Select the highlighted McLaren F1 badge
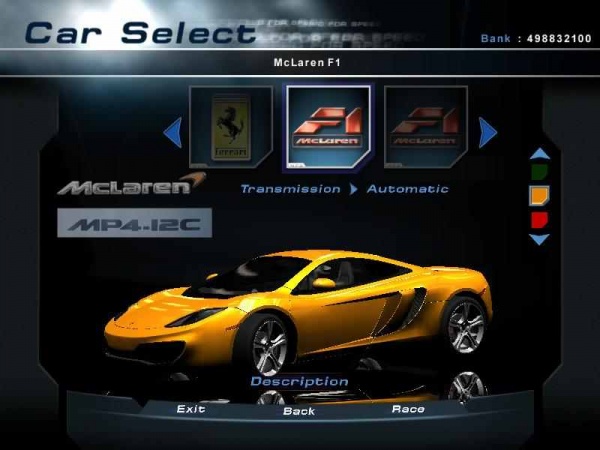This screenshot has height=450, width=600. pos(328,129)
